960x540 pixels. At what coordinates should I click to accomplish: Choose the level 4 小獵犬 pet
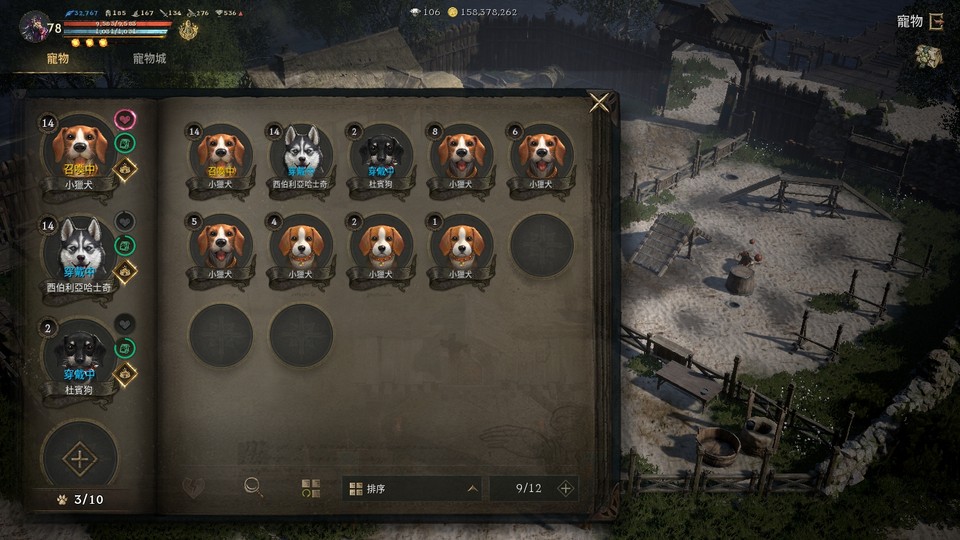(x=300, y=244)
